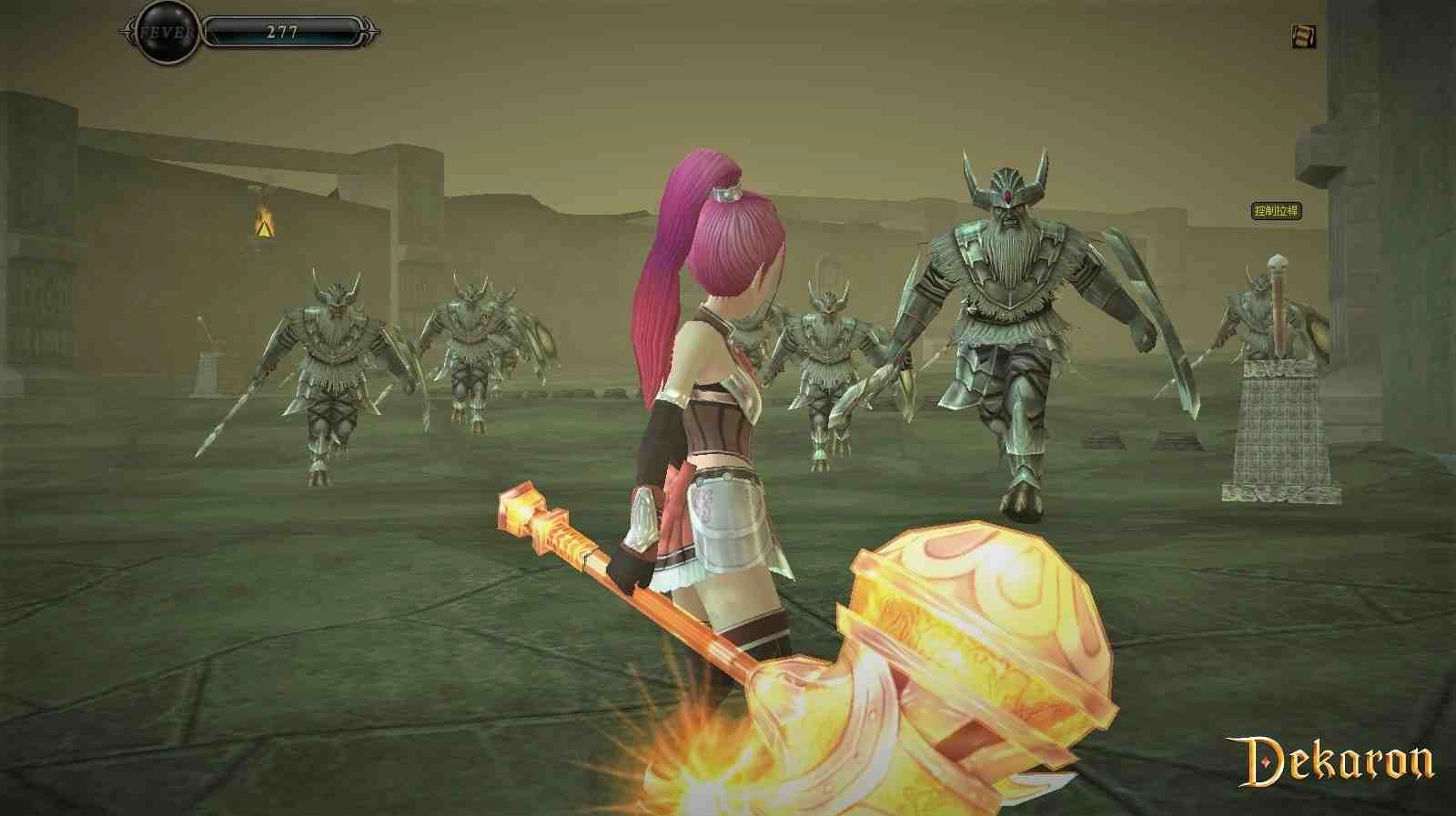Screen dimensions: 1456x816
Task: Click the 控制拉桿 label above the lever
Action: pos(1278,211)
